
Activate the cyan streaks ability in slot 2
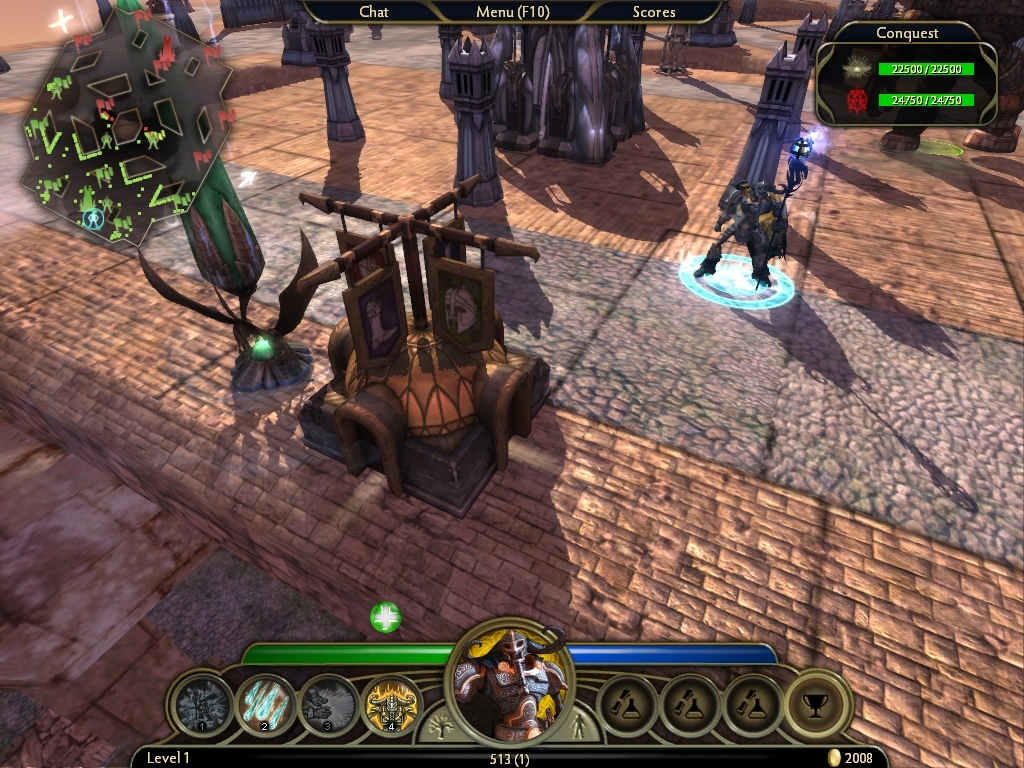(x=266, y=706)
